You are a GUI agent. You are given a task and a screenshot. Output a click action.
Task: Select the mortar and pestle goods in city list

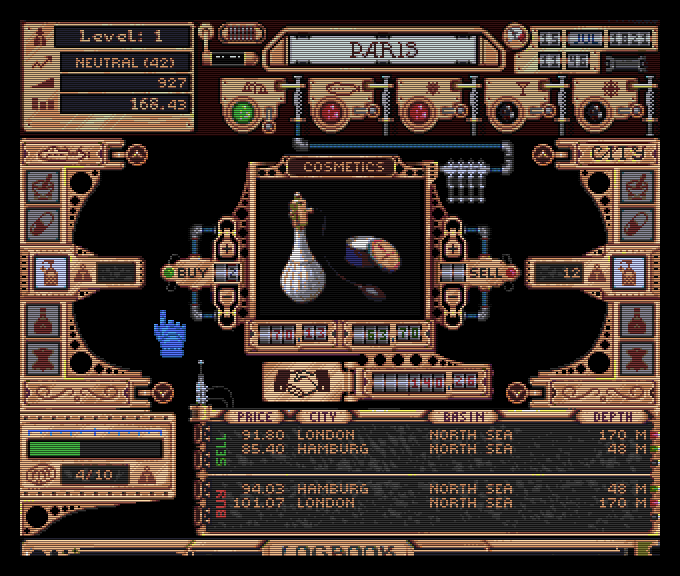[636, 186]
